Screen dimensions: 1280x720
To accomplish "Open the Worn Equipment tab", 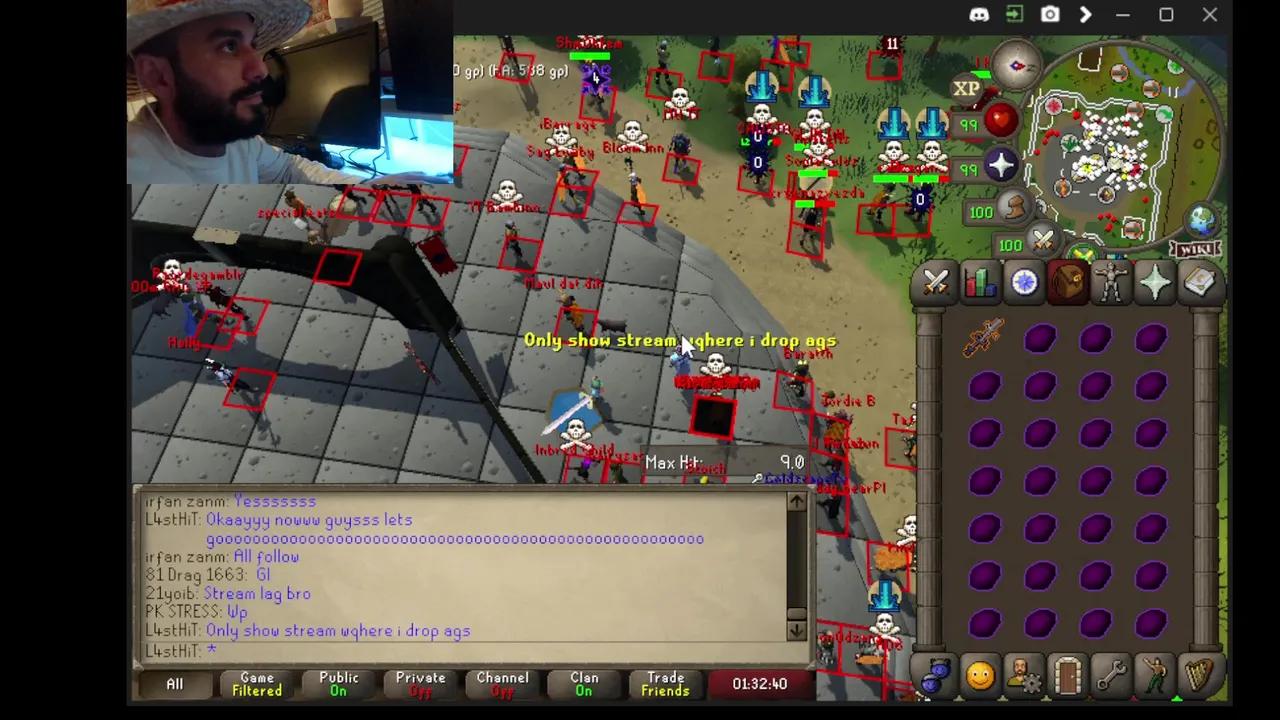I will tap(1112, 283).
